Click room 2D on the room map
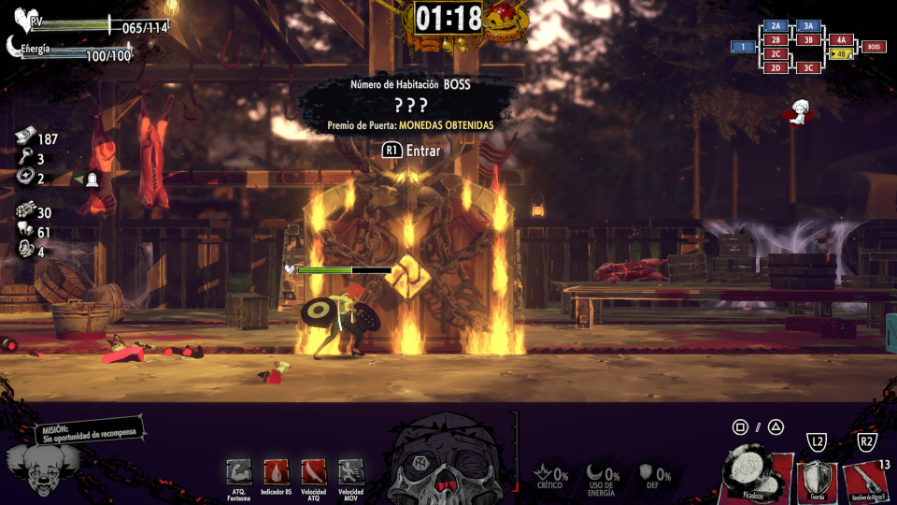Viewport: 897px width, 505px height. [776, 68]
